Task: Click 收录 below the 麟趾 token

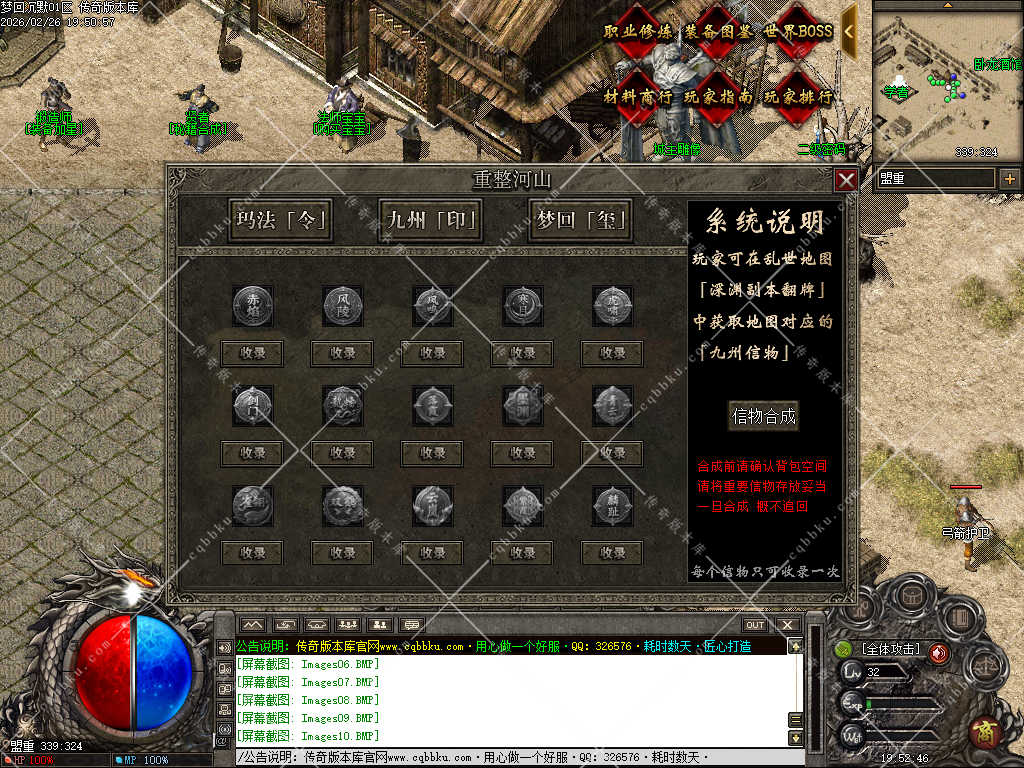Action: 612,553
